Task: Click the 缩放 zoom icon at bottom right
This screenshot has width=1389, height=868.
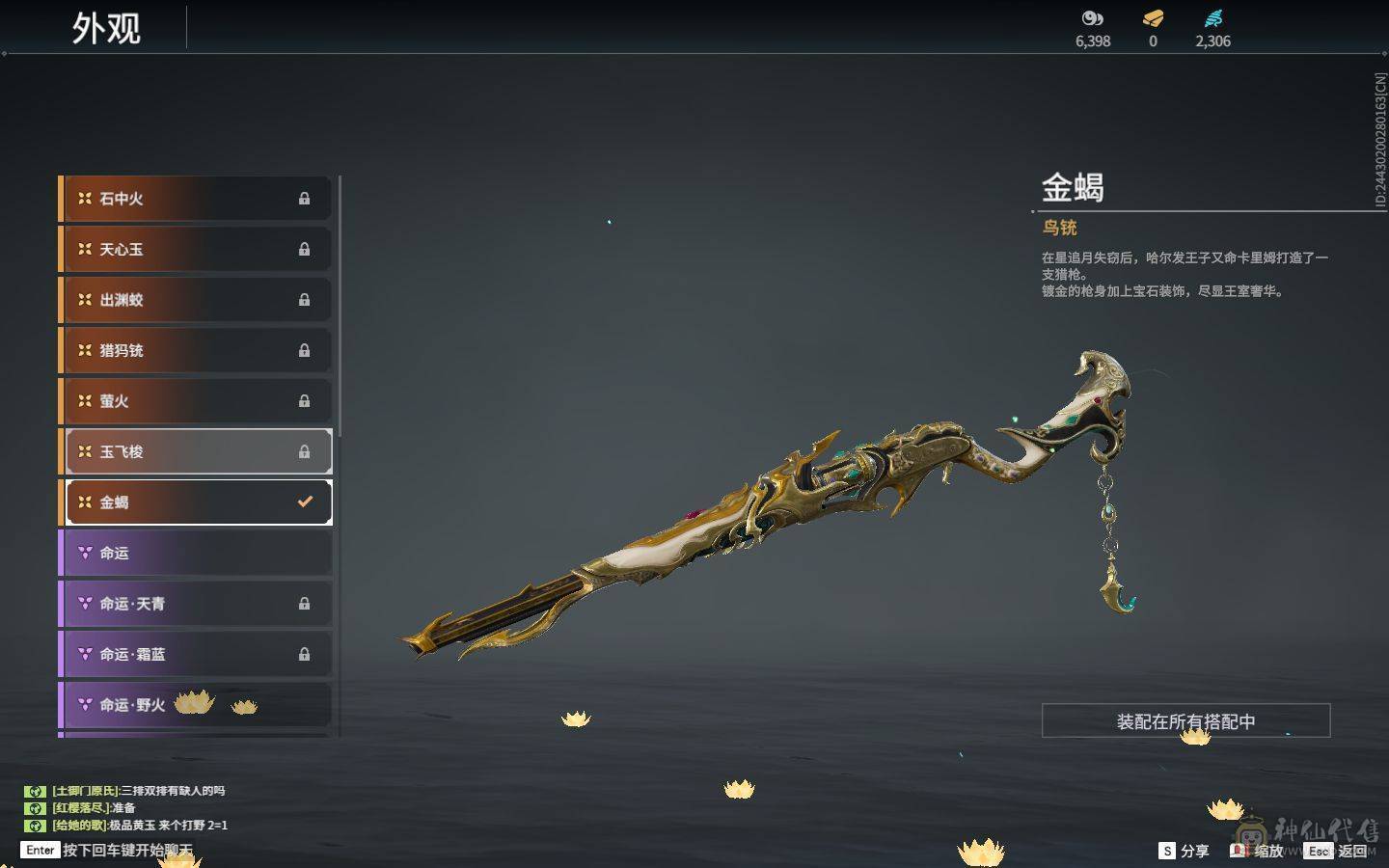Action: pos(1239,851)
